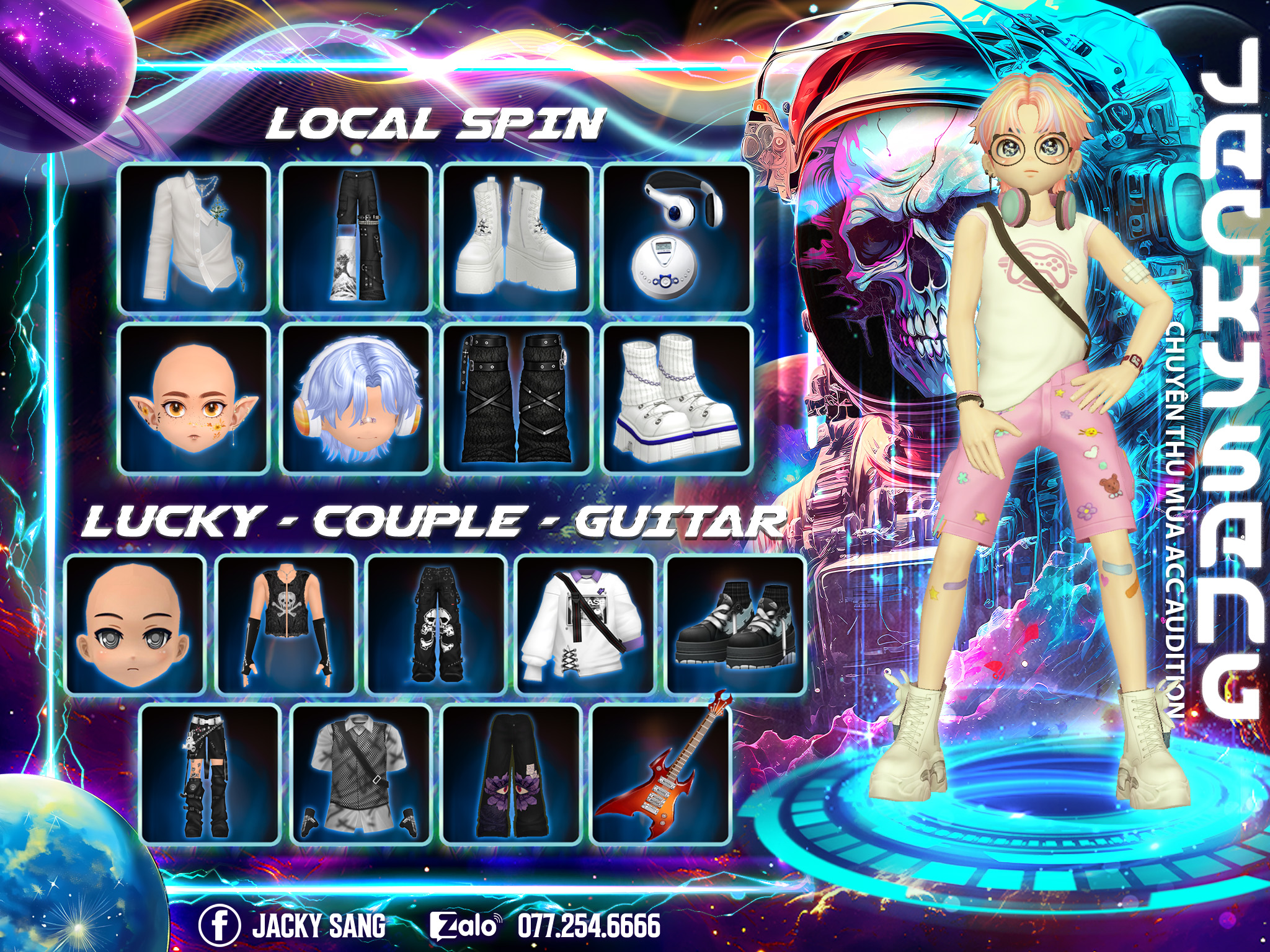1270x952 pixels.
Task: Select the red electric guitar tile
Action: pos(662,773)
